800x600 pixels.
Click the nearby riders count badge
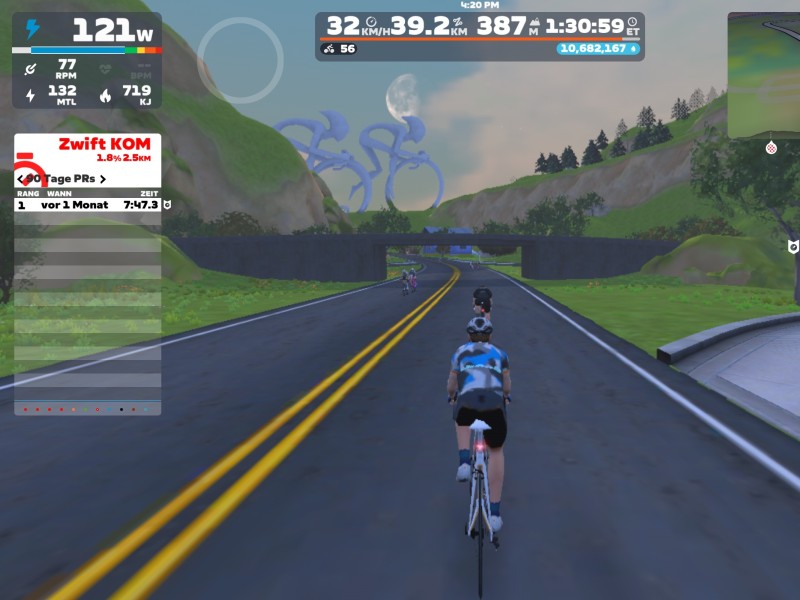[x=339, y=48]
